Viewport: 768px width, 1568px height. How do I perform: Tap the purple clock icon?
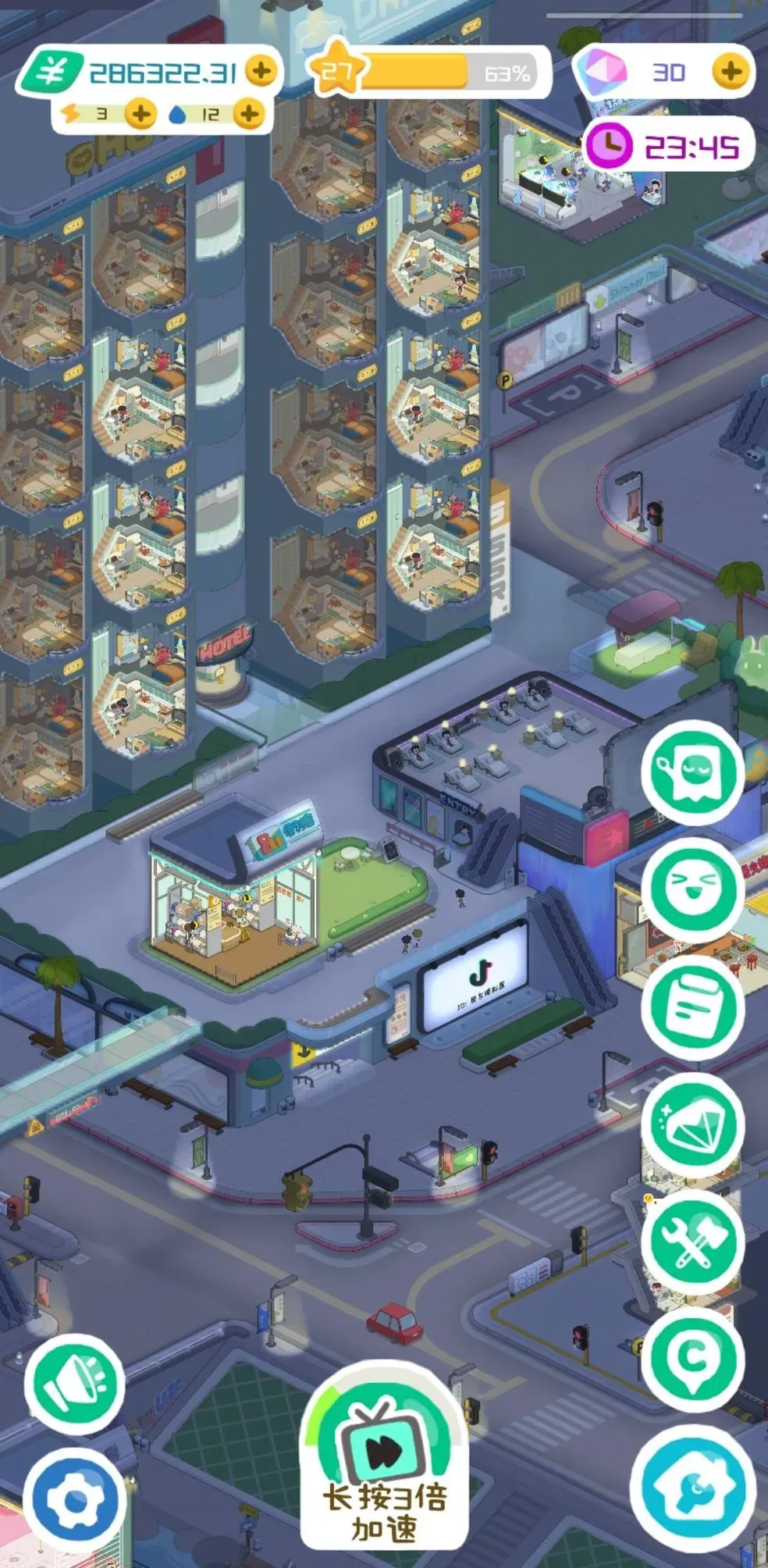coord(608,144)
